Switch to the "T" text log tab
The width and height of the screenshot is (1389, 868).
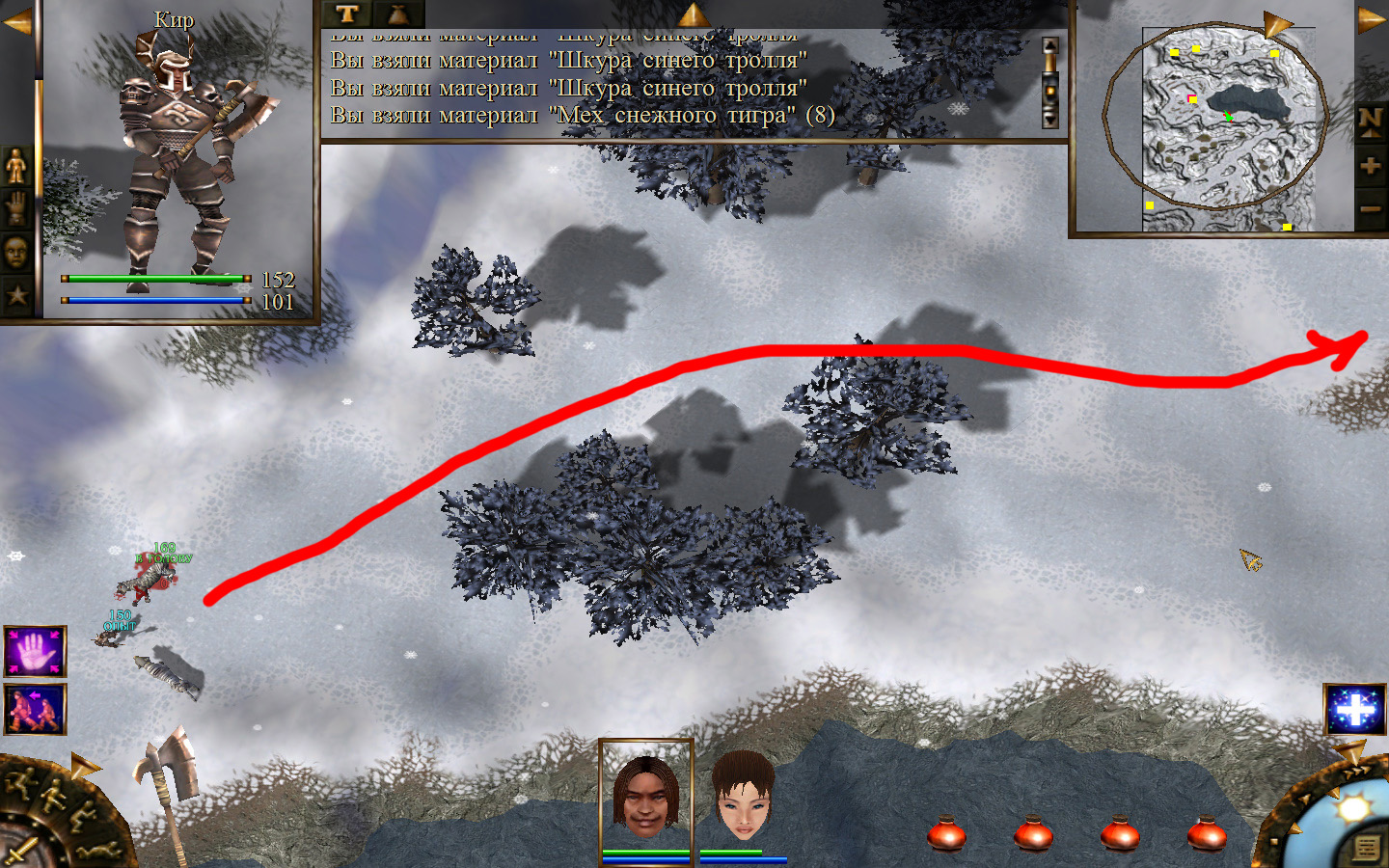click(x=347, y=14)
